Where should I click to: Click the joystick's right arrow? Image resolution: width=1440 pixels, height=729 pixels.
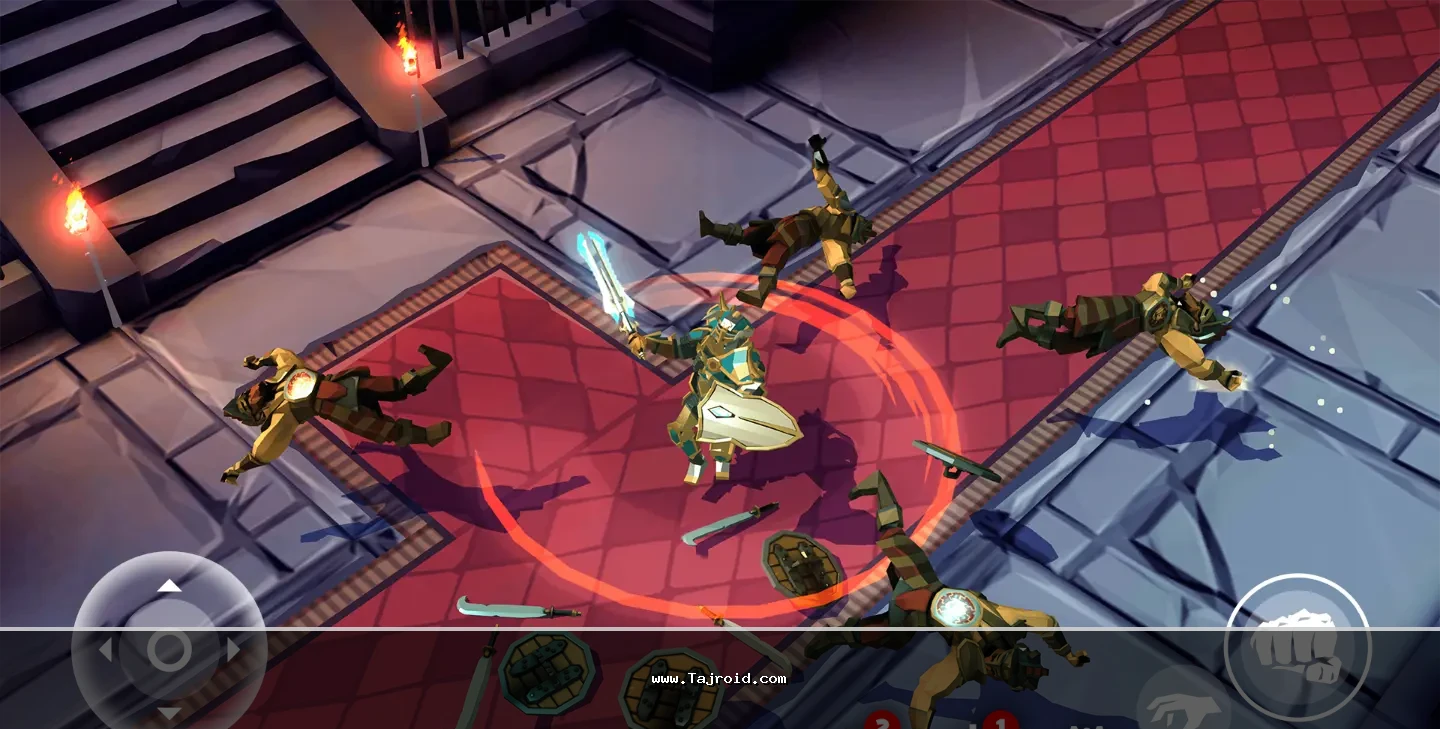[x=234, y=651]
